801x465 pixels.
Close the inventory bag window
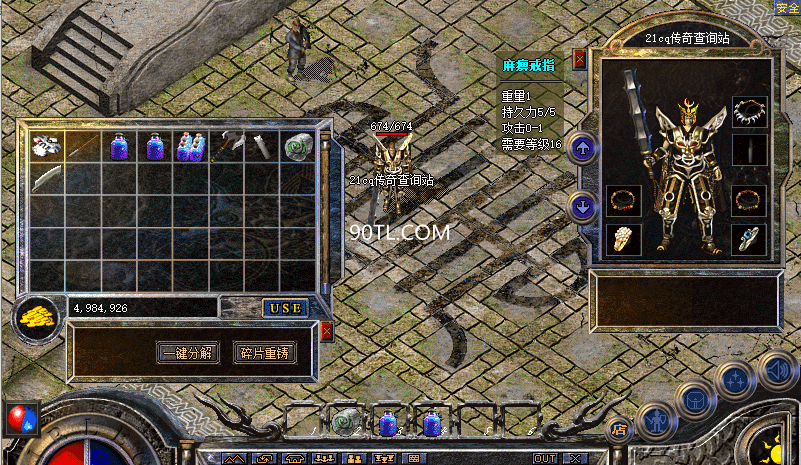pos(326,332)
